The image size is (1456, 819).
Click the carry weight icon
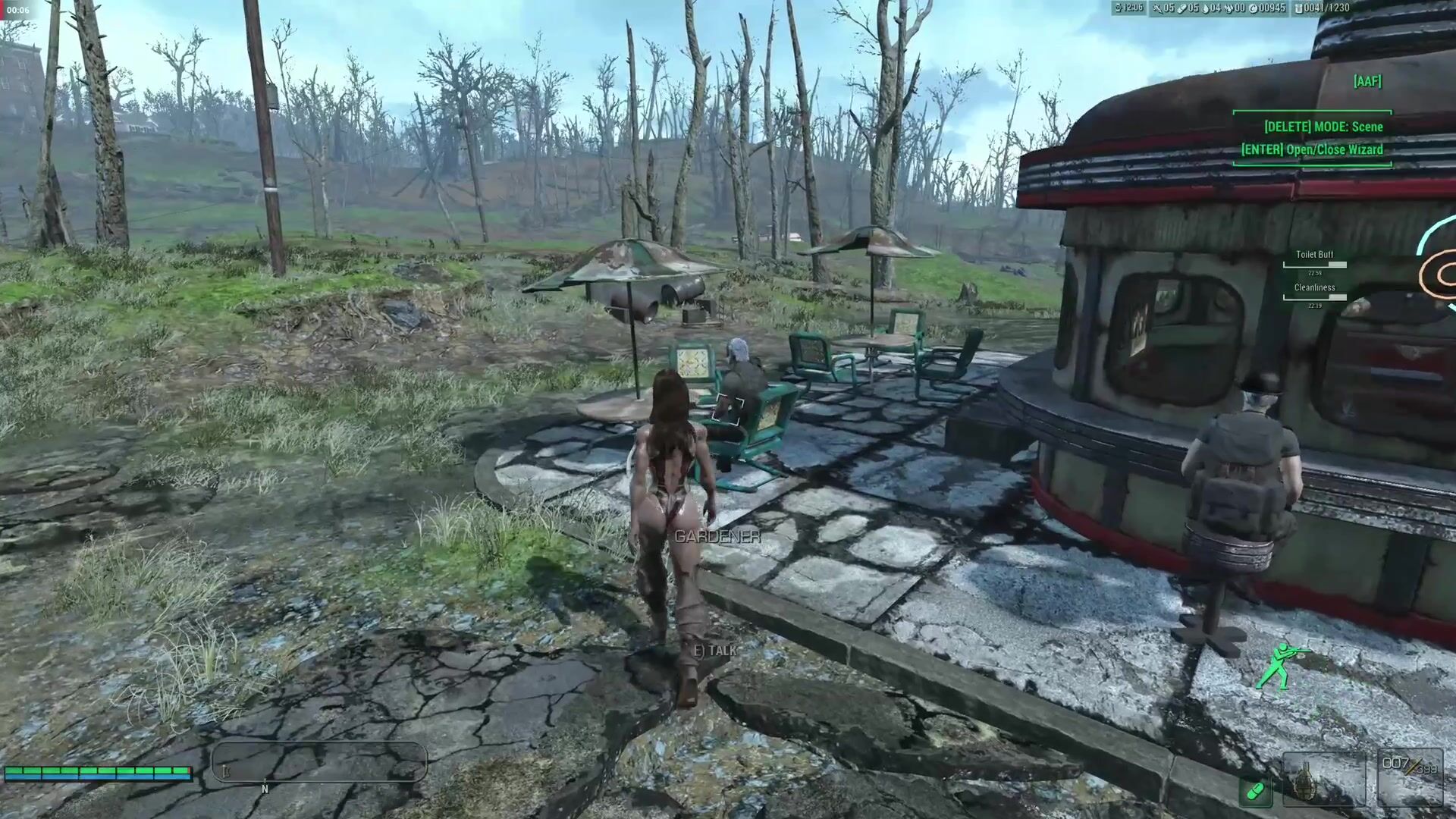pyautogui.click(x=1298, y=8)
